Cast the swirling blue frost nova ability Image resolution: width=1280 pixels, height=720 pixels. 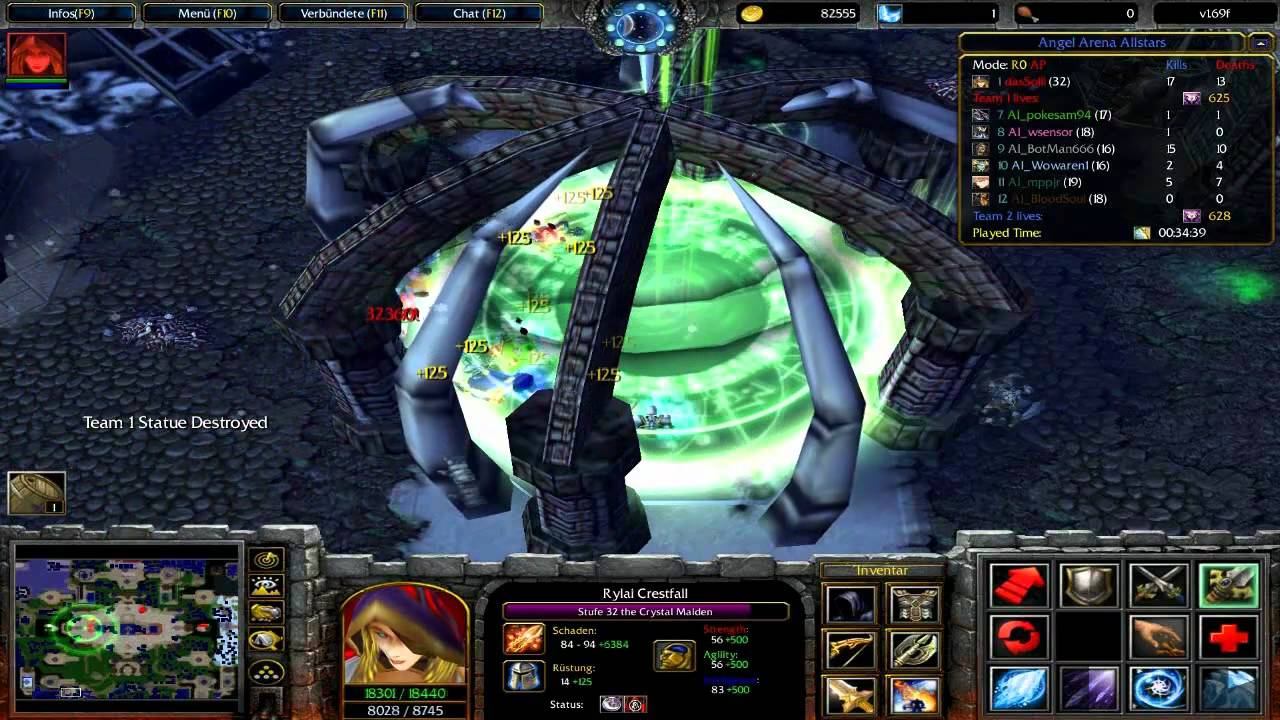click(1159, 689)
